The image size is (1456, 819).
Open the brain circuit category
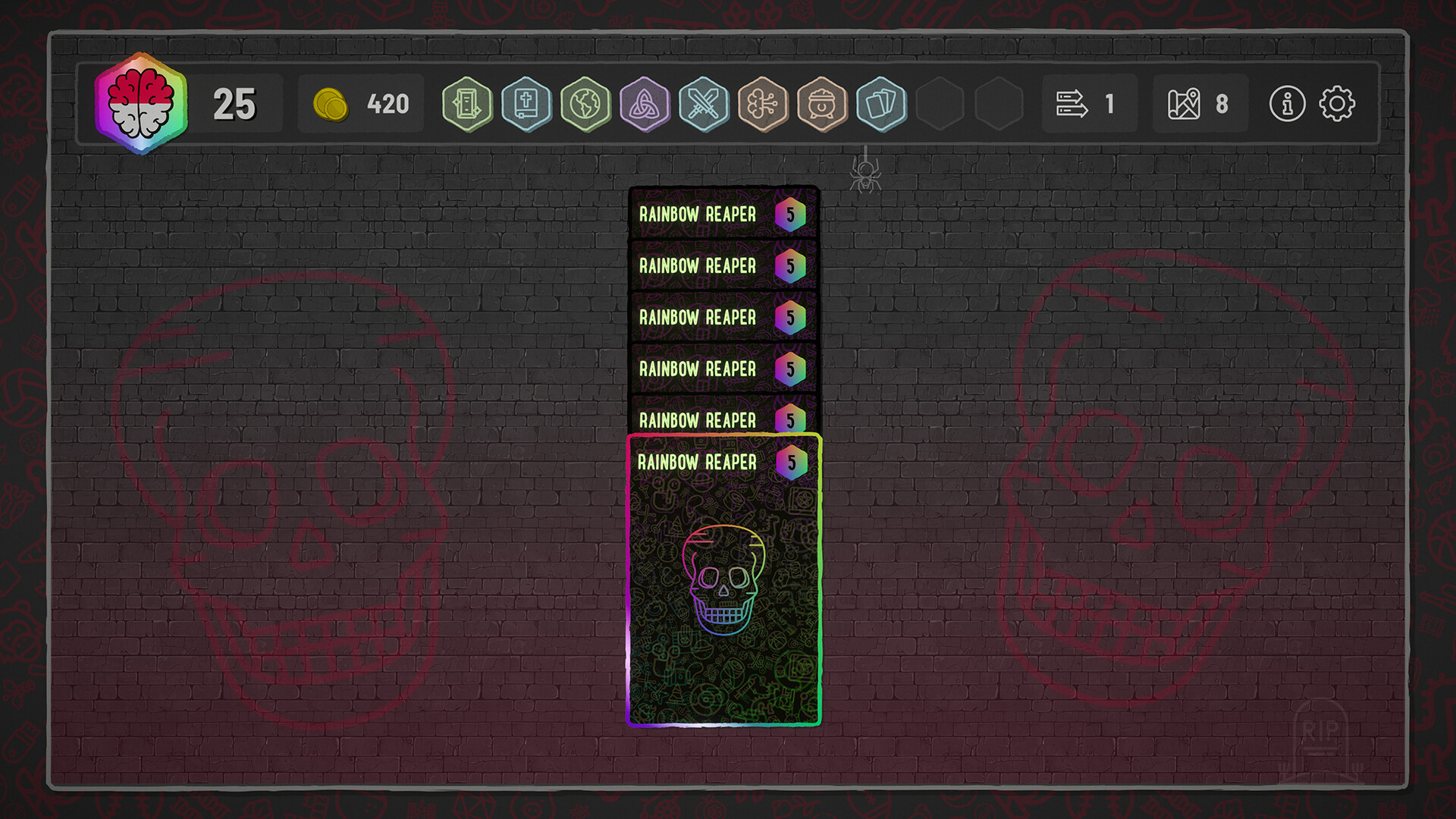pyautogui.click(x=764, y=105)
